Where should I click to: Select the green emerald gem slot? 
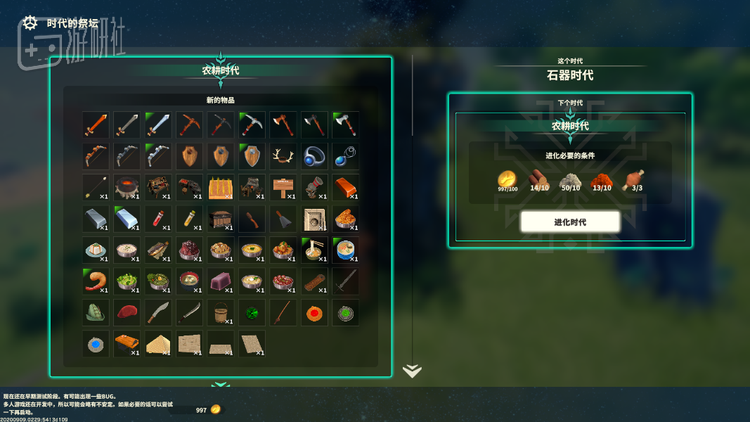pos(252,312)
